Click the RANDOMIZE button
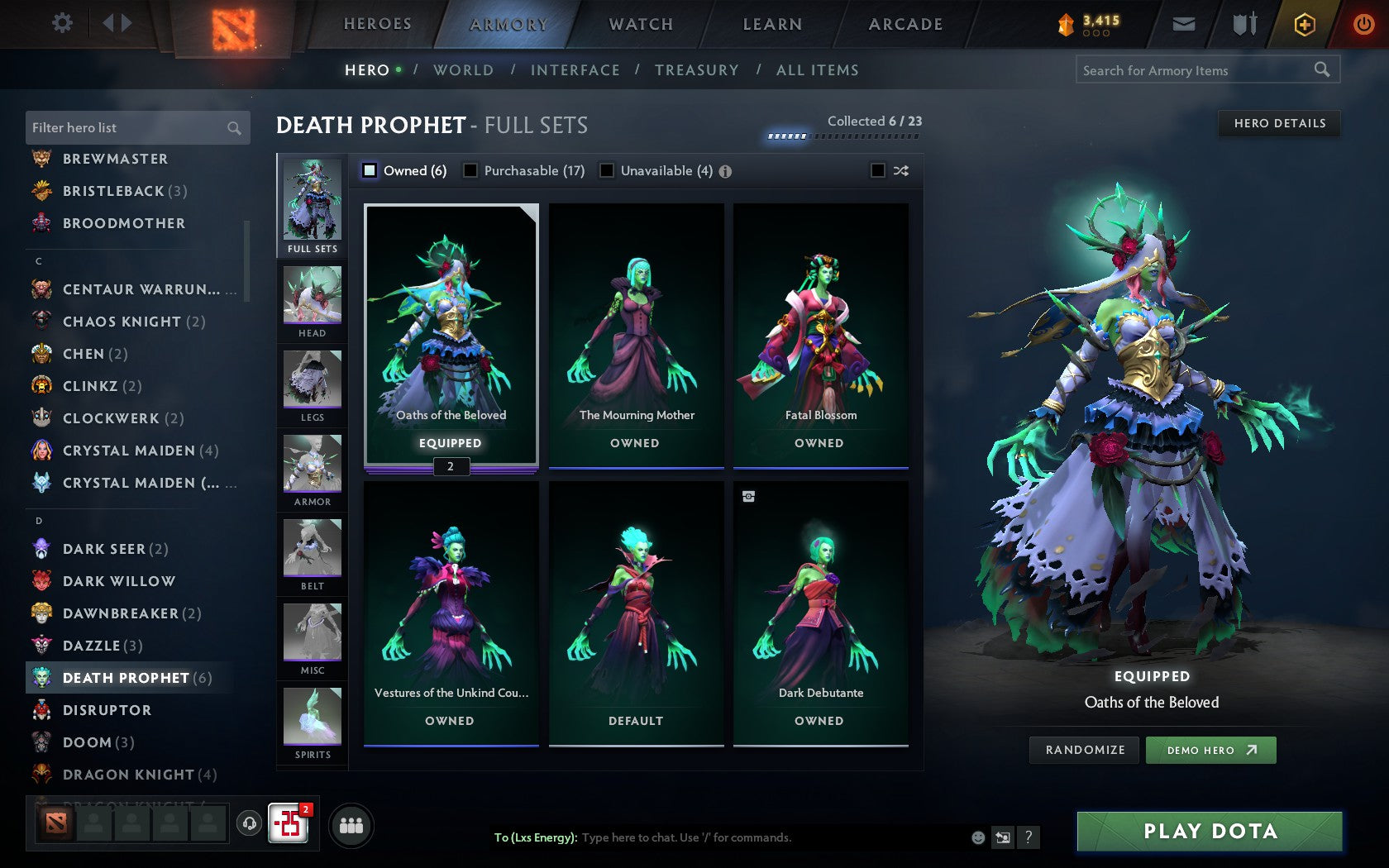The image size is (1389, 868). click(1084, 750)
